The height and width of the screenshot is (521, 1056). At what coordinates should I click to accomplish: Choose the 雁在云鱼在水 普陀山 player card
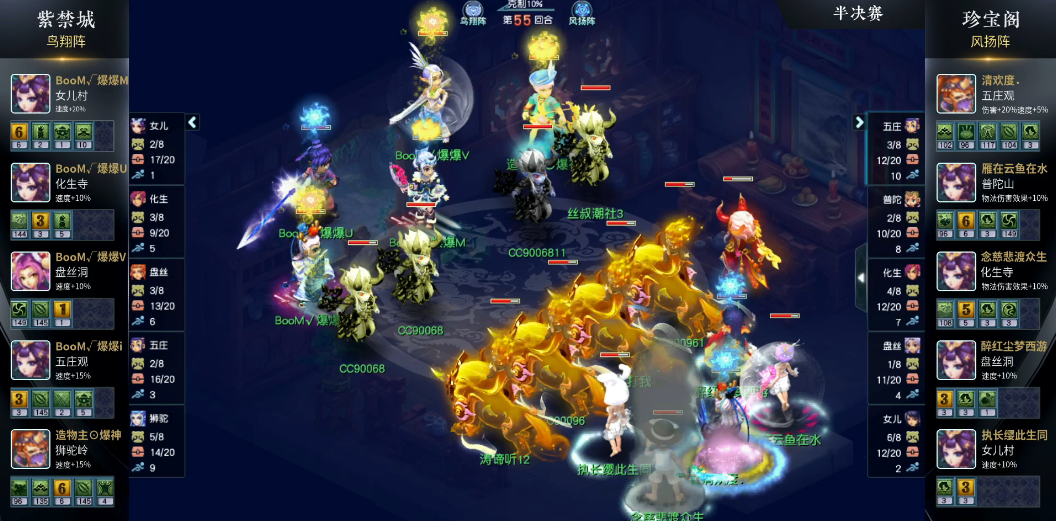(x=990, y=182)
